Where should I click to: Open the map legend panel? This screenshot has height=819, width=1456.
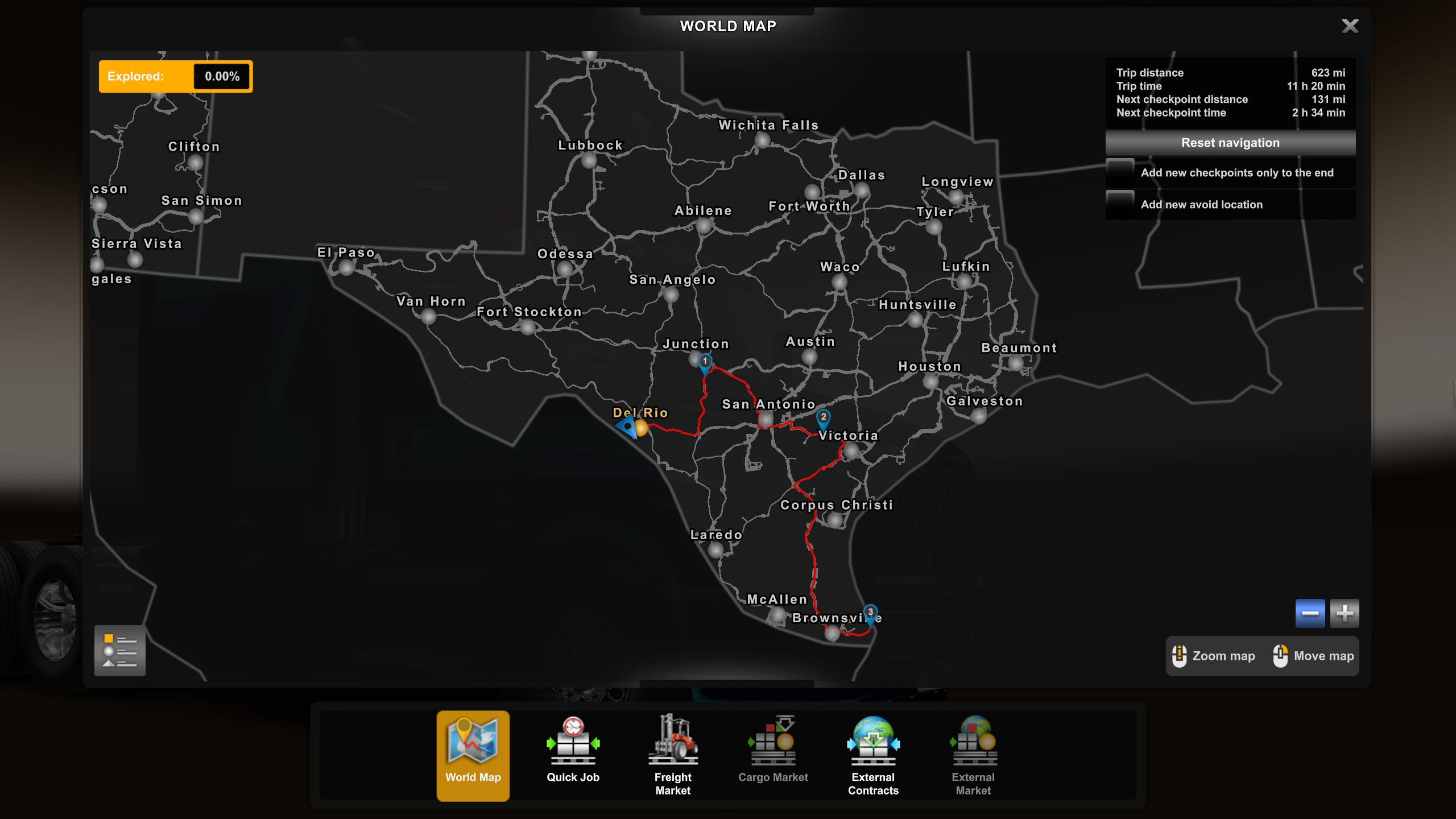pos(120,651)
